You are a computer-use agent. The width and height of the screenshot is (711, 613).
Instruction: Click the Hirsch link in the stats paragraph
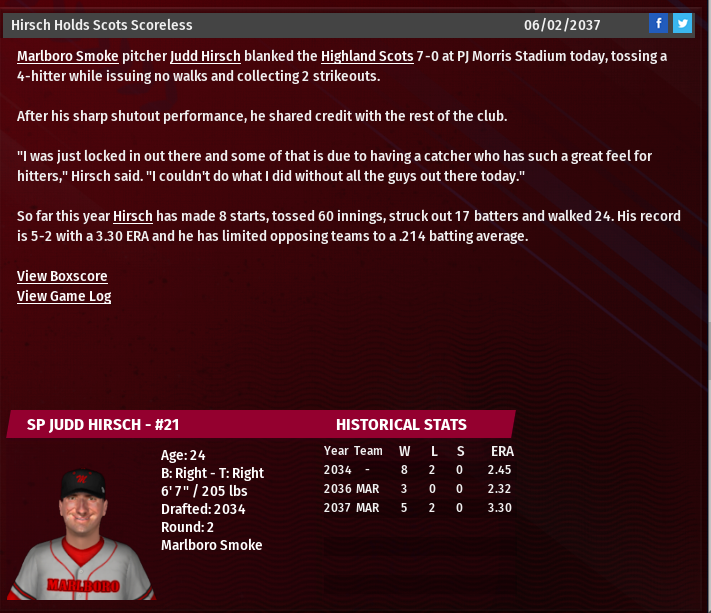point(132,216)
